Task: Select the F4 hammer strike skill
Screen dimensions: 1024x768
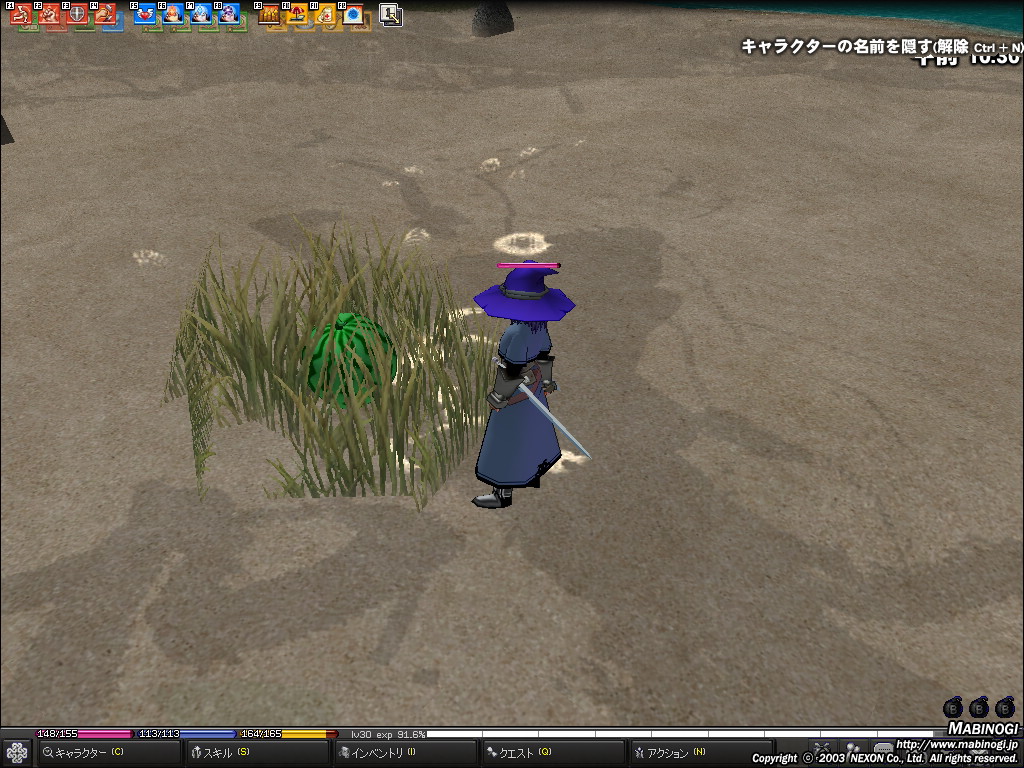Action: tap(105, 15)
